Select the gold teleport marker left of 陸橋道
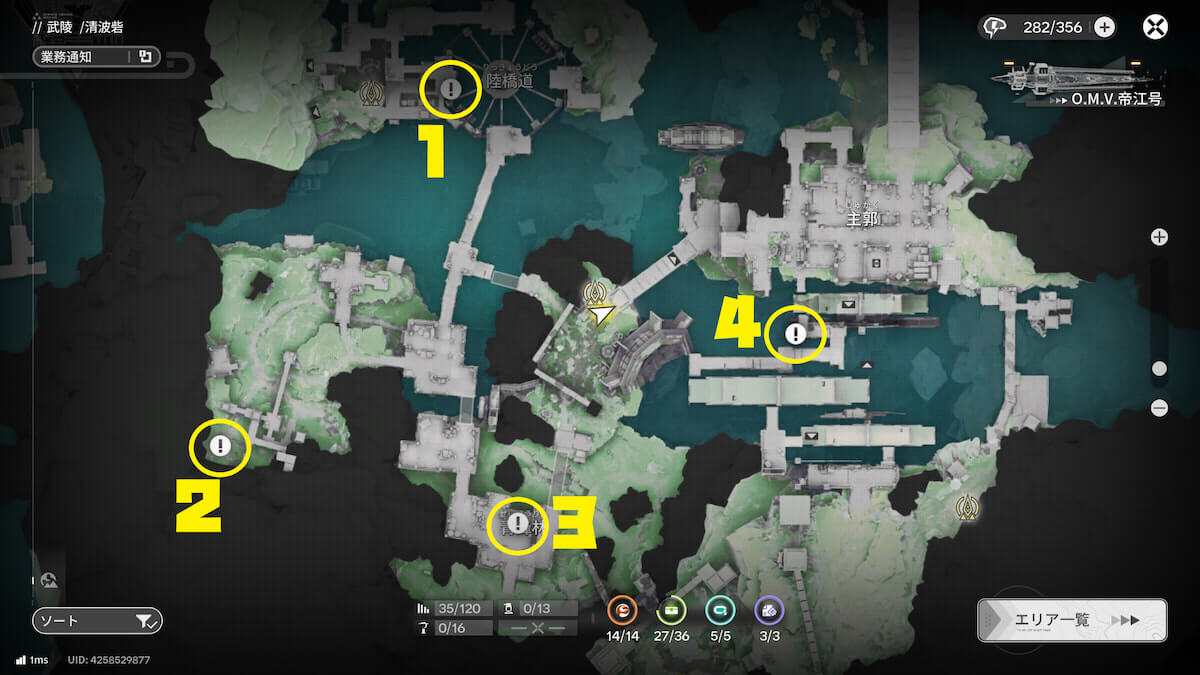Screen dimensions: 1200x675 [x=374, y=94]
